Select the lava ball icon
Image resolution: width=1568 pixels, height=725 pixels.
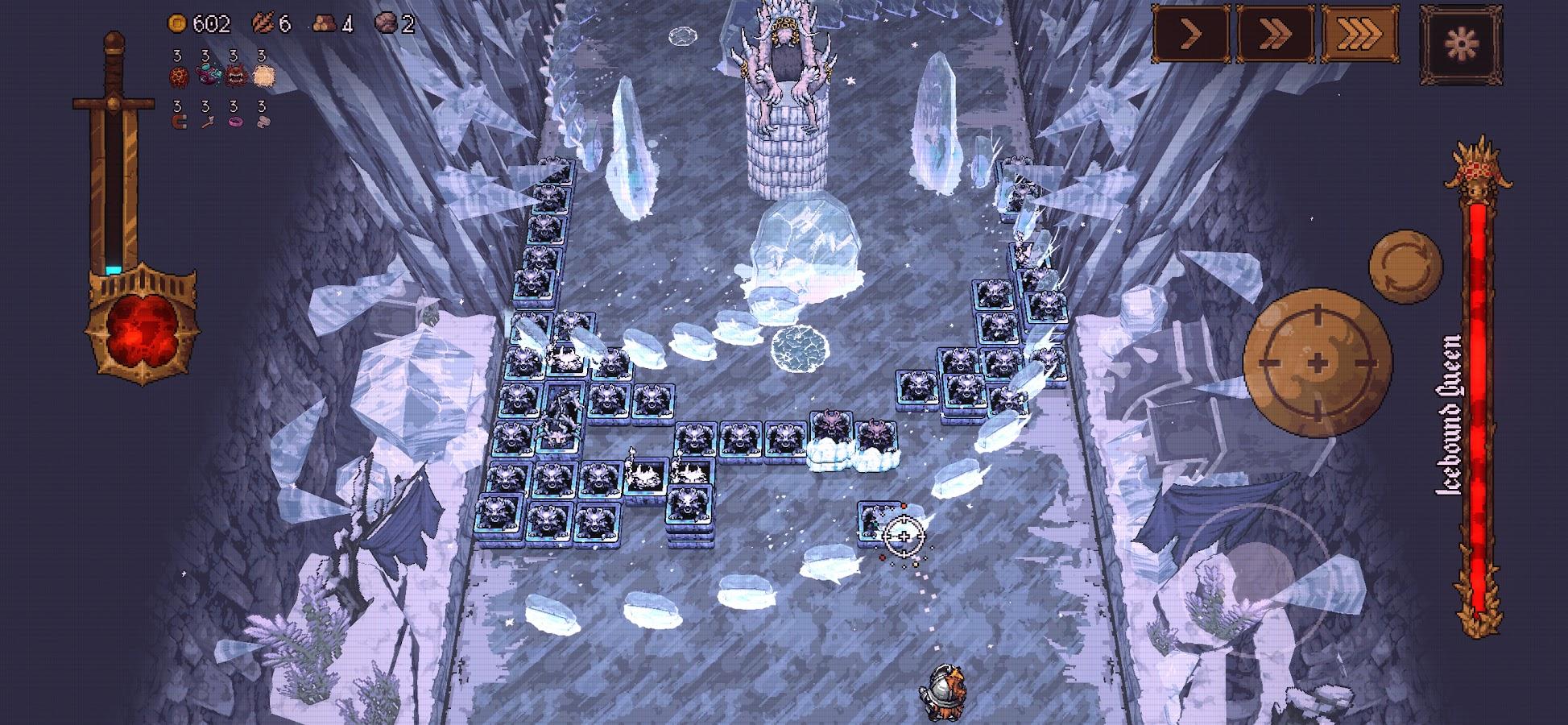pyautogui.click(x=179, y=77)
